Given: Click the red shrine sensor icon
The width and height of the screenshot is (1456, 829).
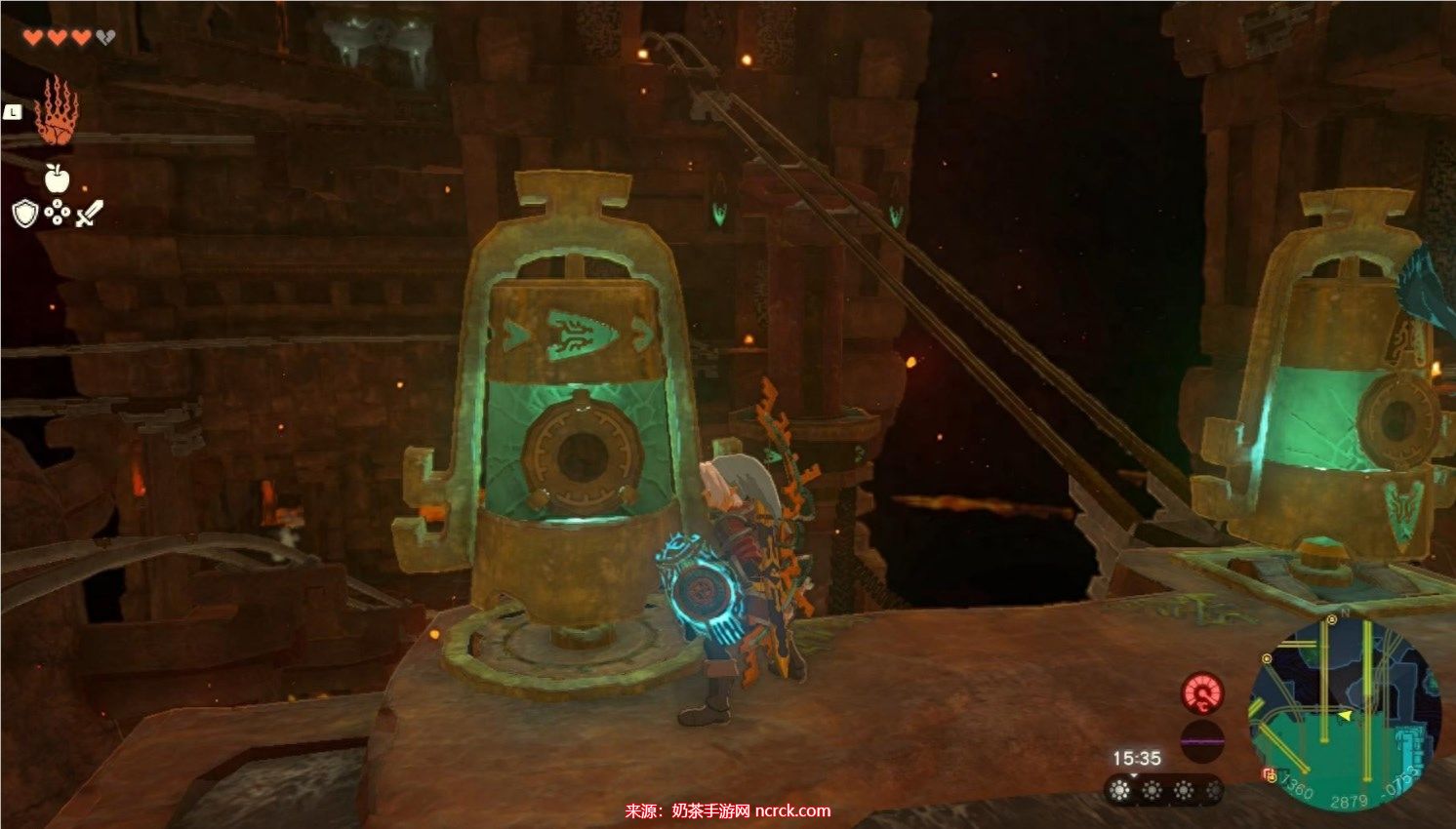Looking at the screenshot, I should point(1202,693).
